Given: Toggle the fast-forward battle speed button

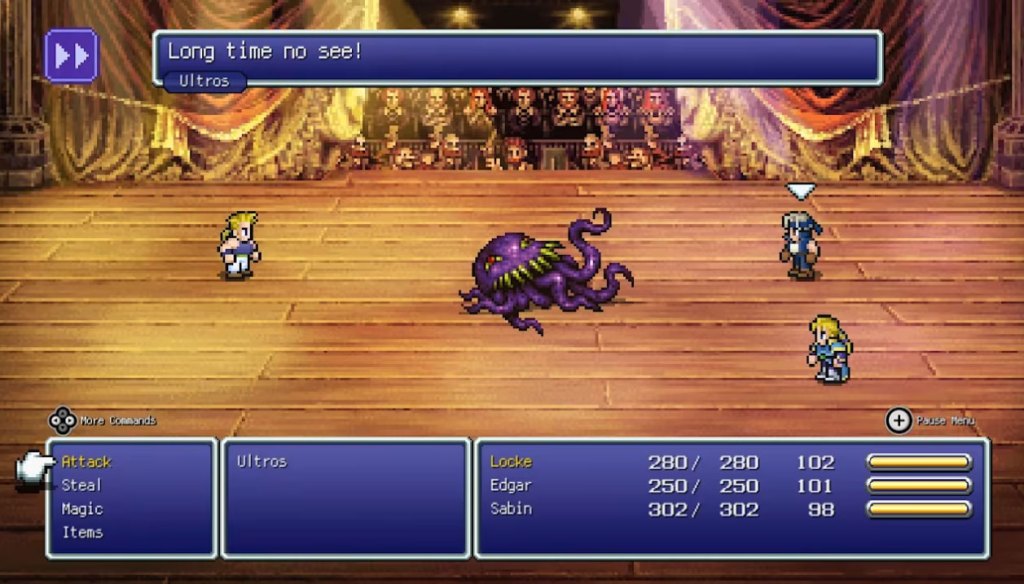Looking at the screenshot, I should pyautogui.click(x=71, y=55).
